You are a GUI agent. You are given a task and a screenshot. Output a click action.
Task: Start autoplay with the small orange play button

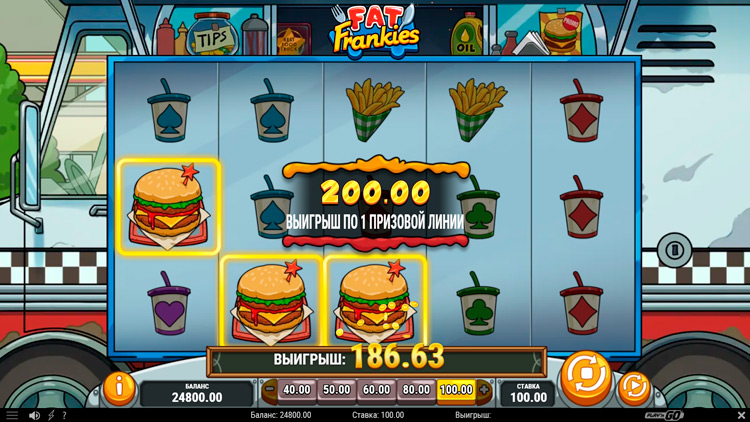point(632,385)
